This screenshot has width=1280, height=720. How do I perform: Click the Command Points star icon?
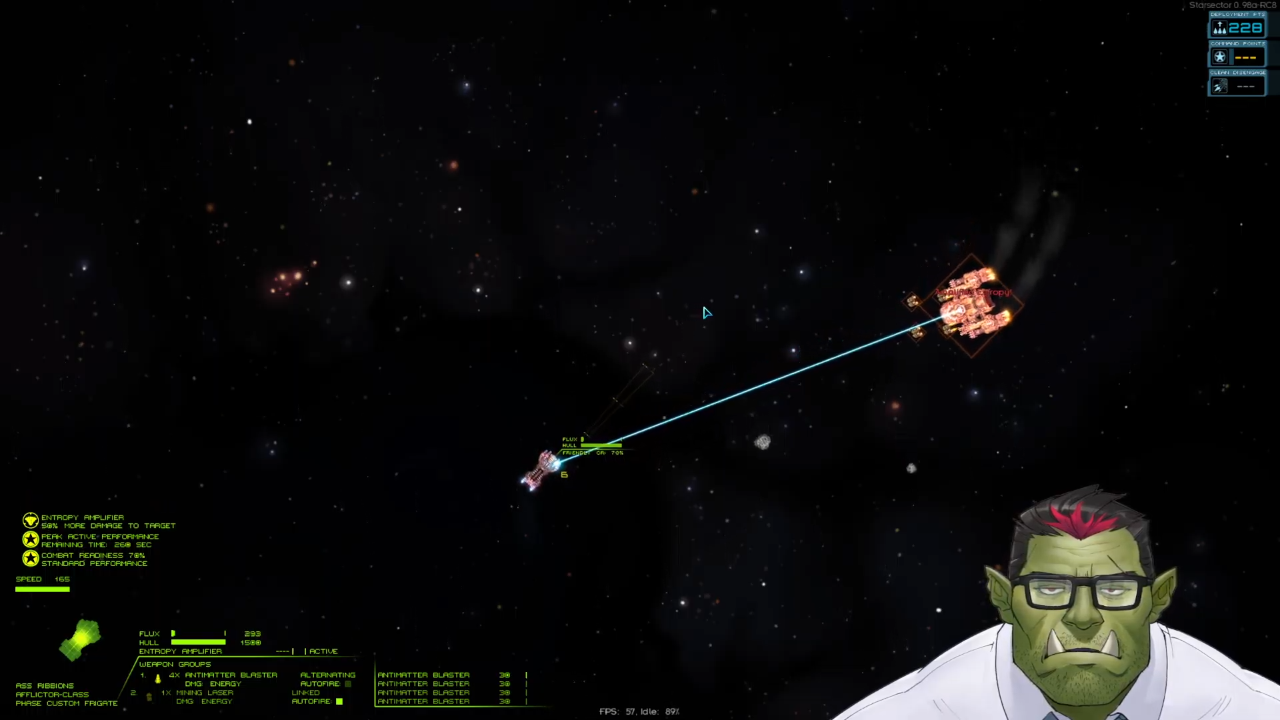[x=1219, y=57]
